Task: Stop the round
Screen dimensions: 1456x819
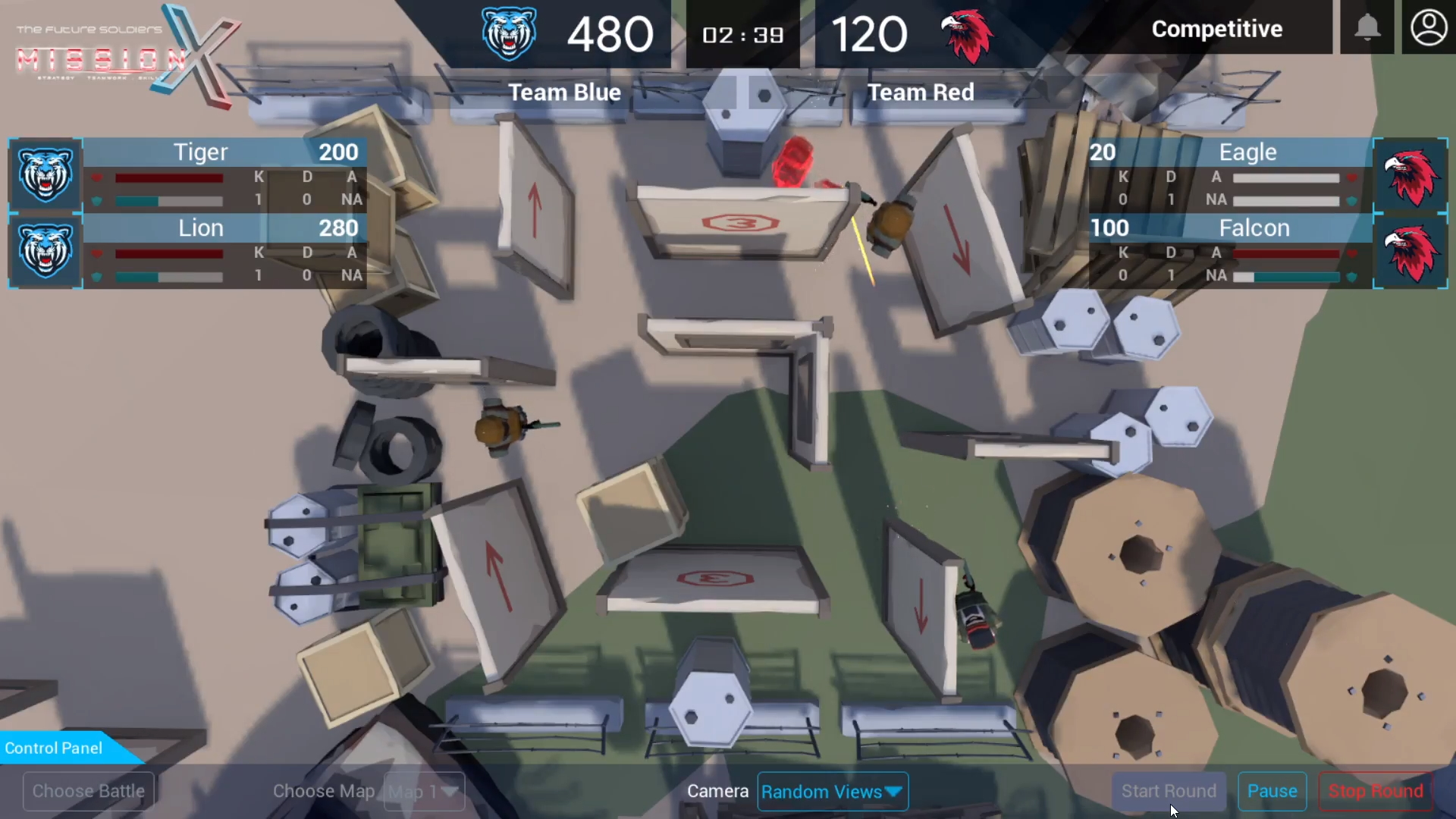Action: coord(1375,791)
